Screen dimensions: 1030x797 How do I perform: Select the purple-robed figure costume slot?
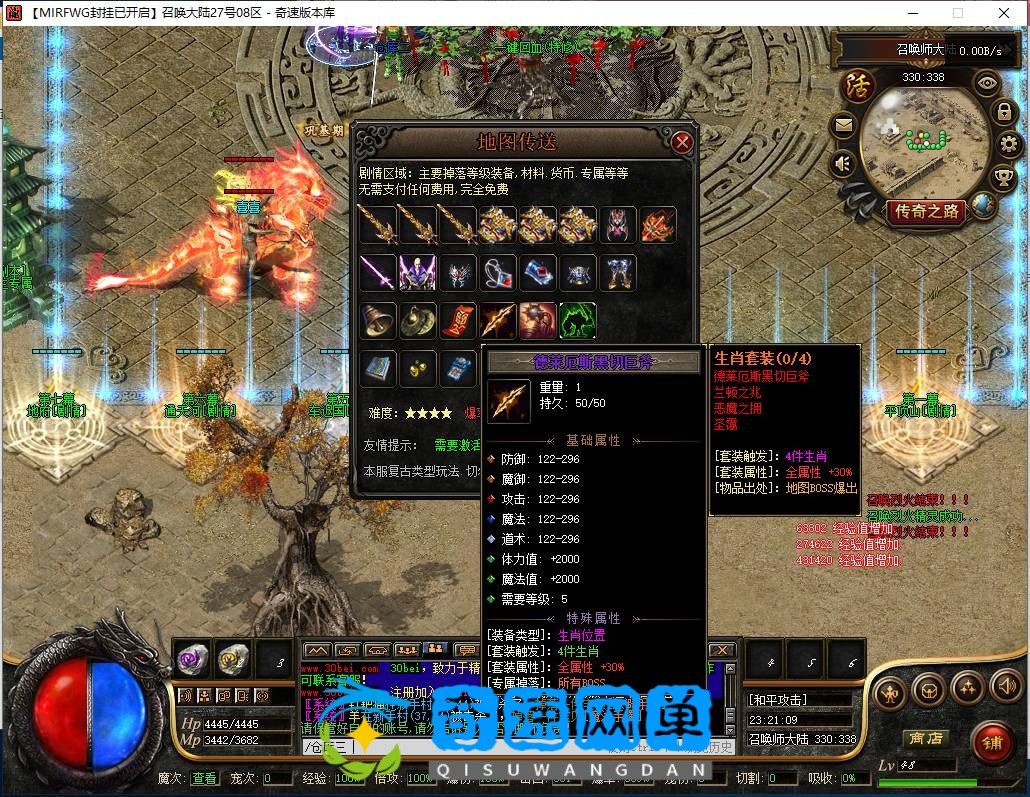417,272
